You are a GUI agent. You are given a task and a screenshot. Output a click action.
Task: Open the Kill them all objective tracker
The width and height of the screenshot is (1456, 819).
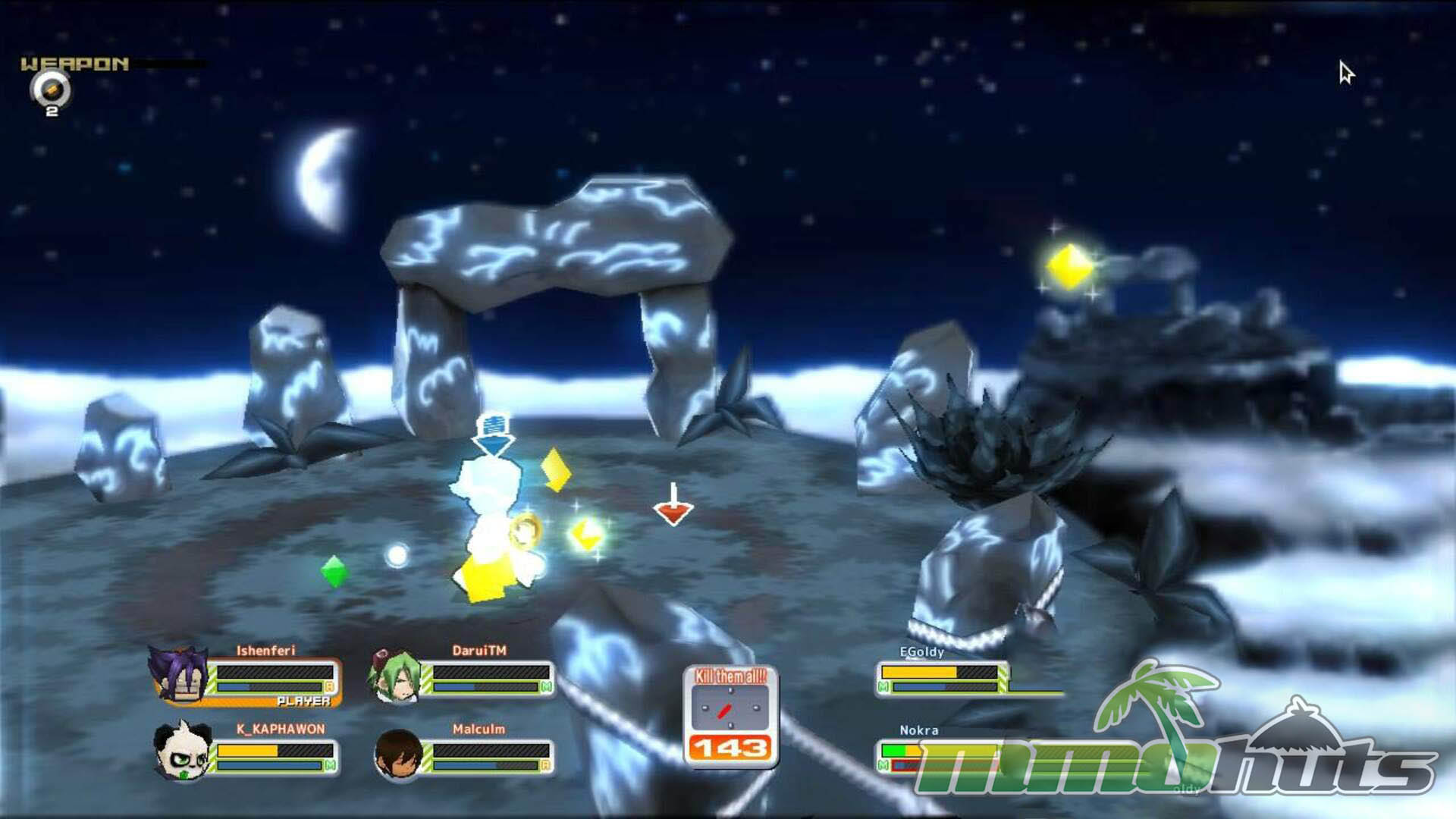(x=730, y=715)
